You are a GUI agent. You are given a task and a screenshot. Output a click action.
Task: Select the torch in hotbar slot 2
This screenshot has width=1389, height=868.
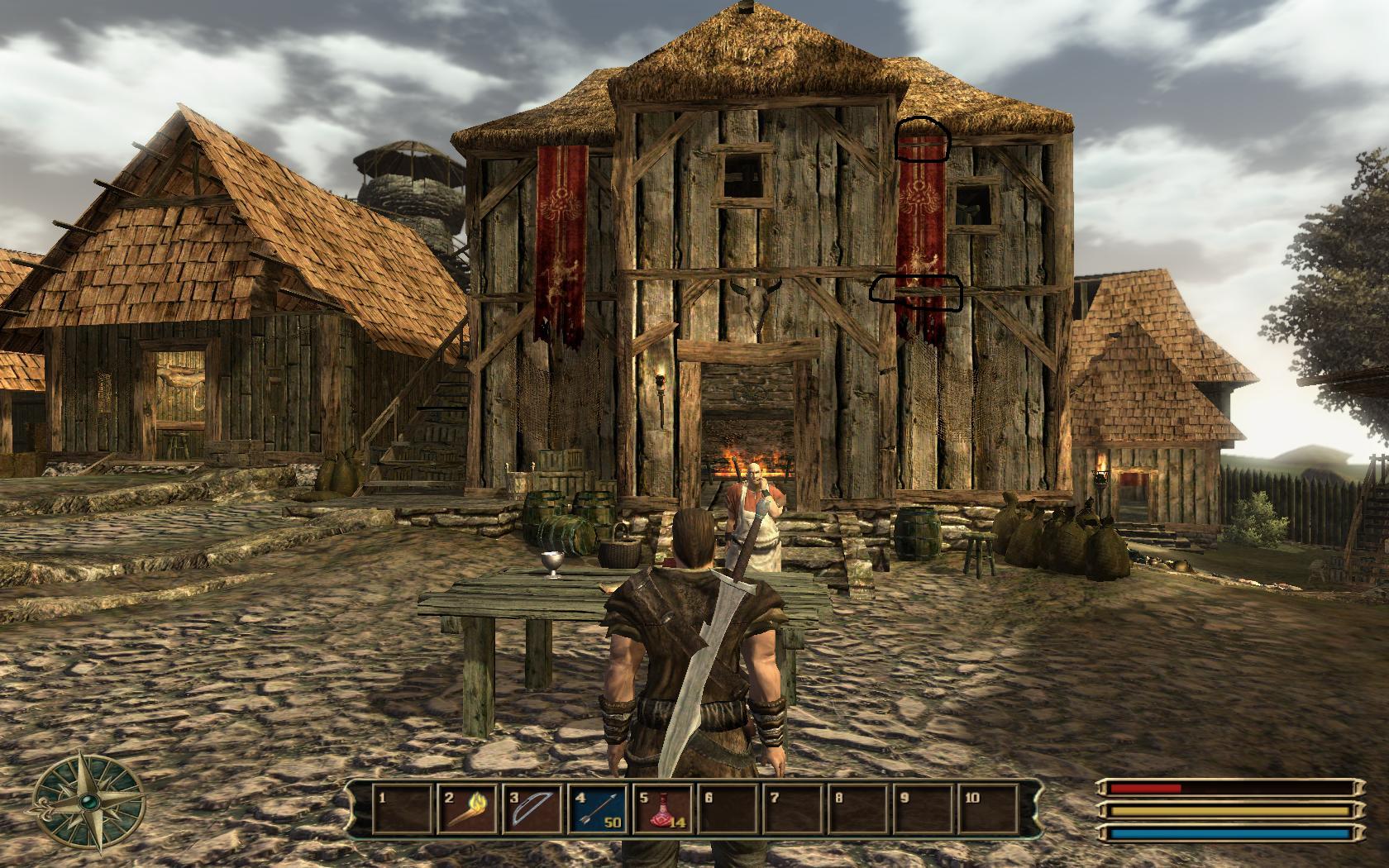(467, 808)
